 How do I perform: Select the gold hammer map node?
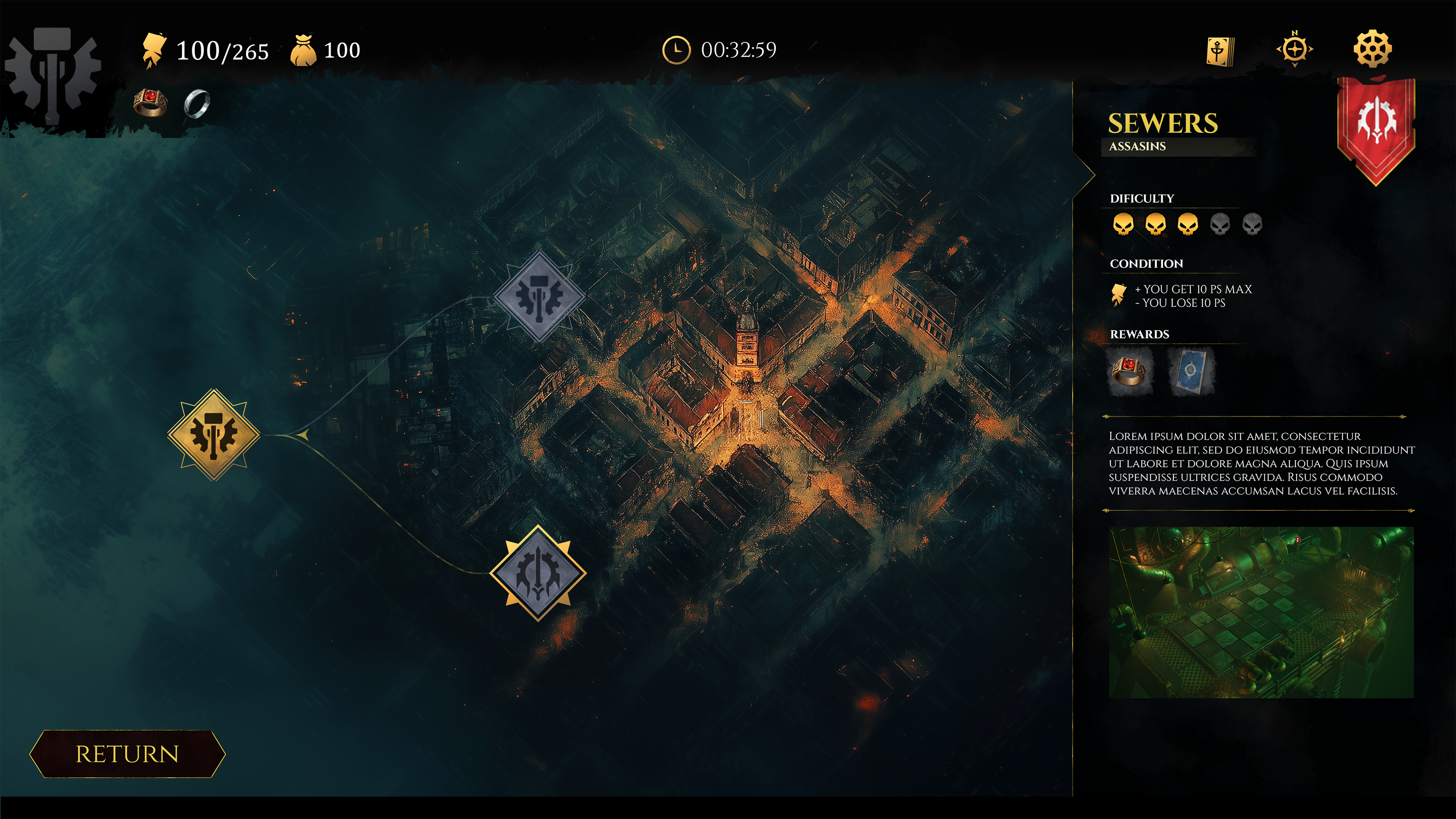(214, 435)
